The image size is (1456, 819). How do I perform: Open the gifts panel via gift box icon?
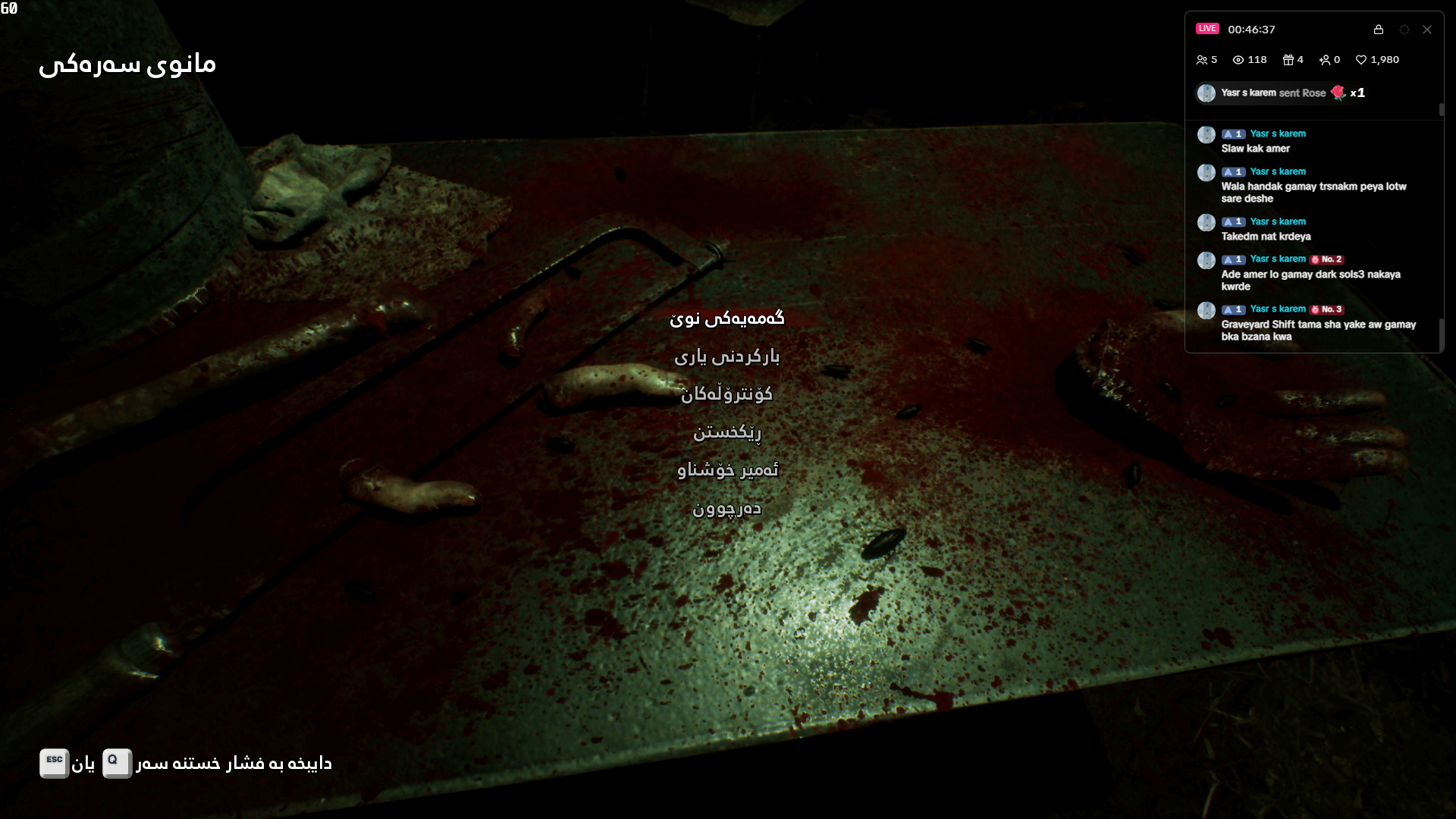(1287, 59)
